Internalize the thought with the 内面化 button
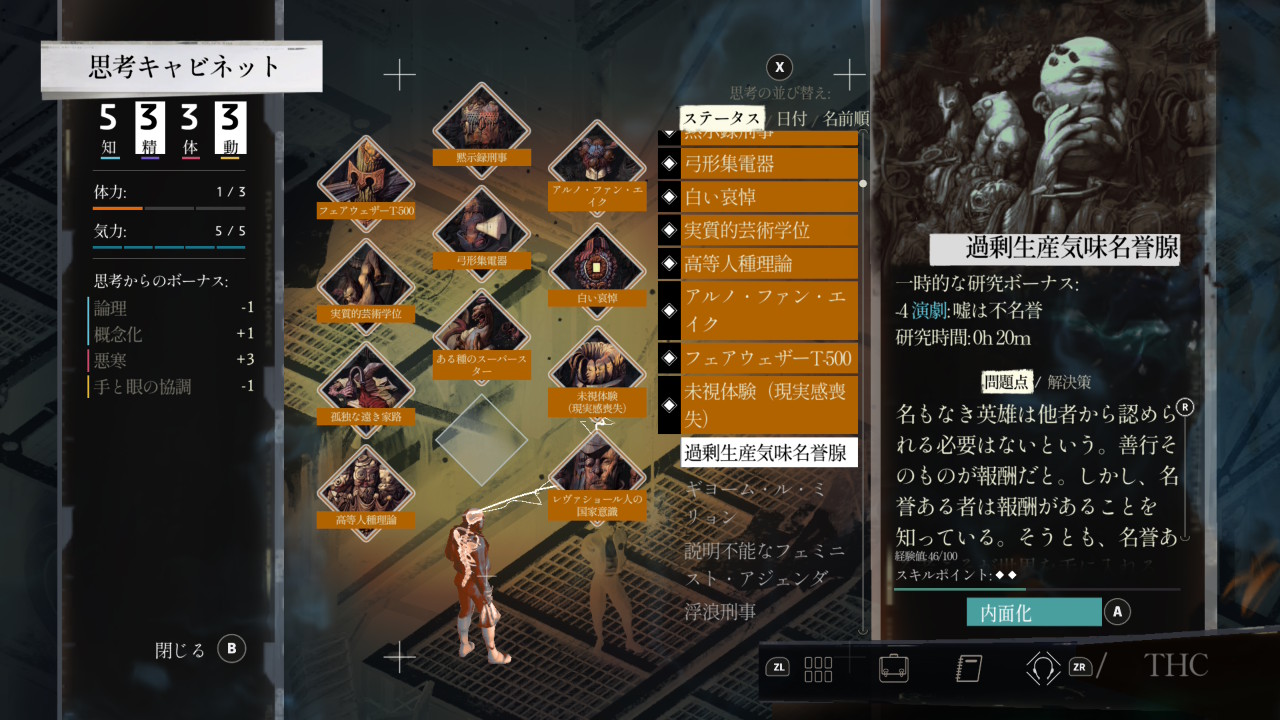Screen dimensions: 1280x720 click(1033, 612)
